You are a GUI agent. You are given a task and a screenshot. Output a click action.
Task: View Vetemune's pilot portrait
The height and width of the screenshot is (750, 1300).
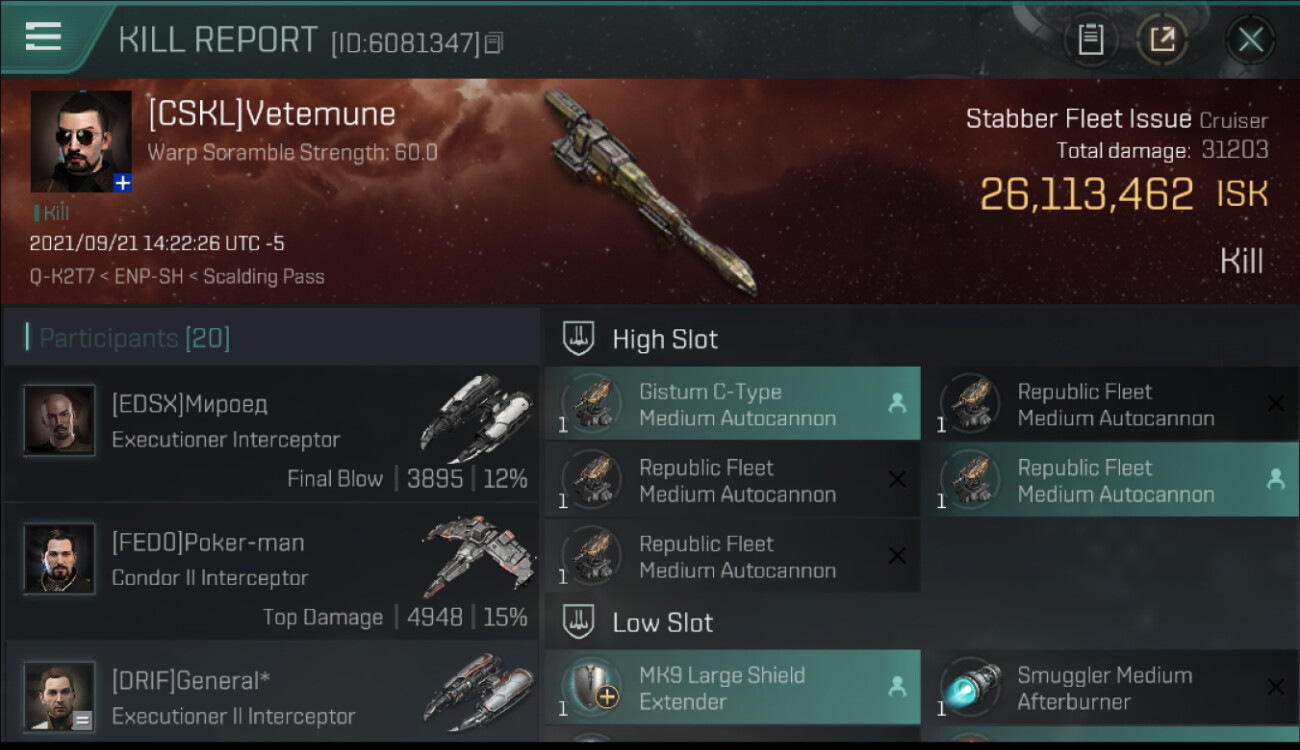(x=81, y=141)
